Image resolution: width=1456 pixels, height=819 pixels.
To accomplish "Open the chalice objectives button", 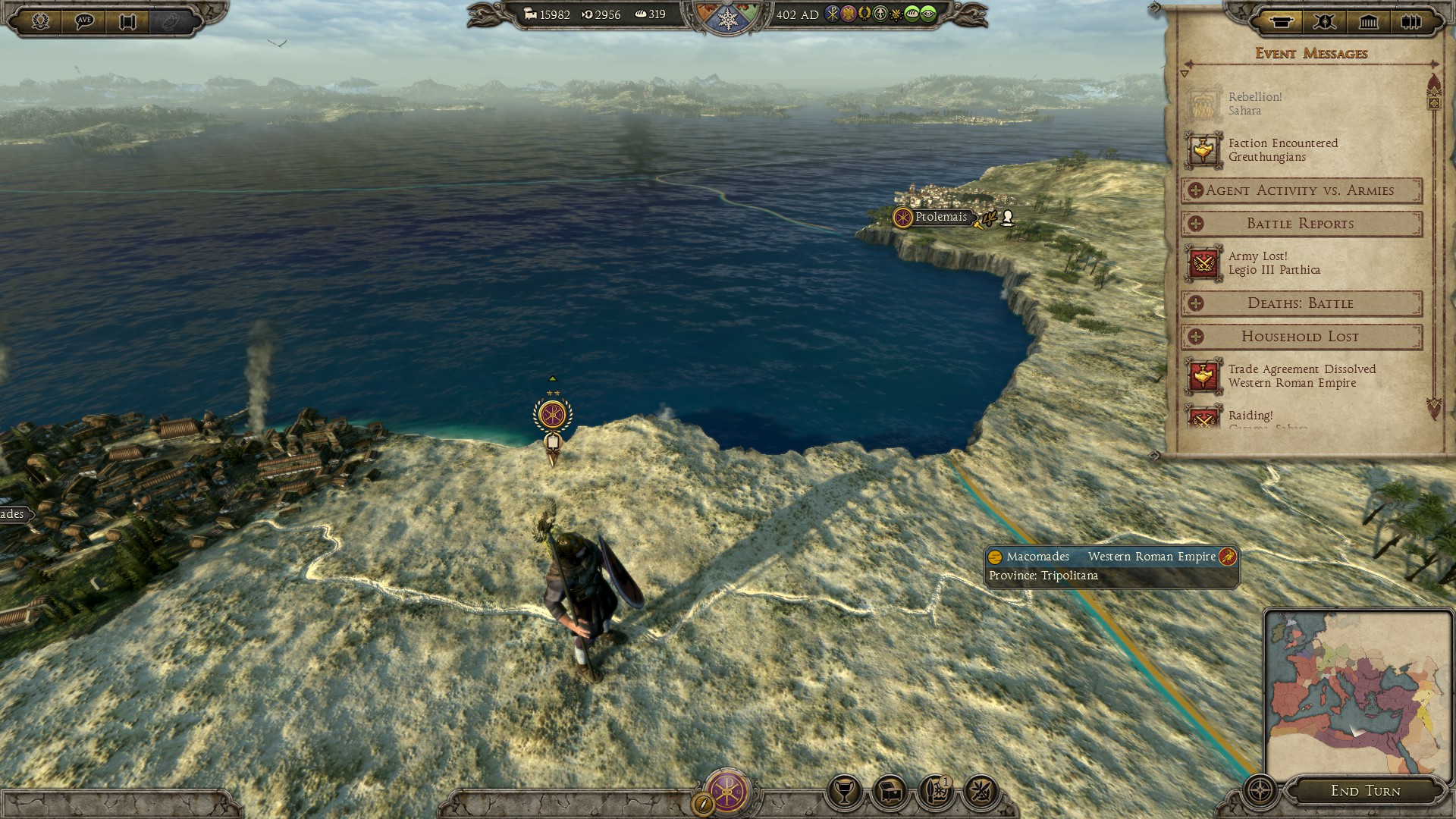I will click(844, 792).
